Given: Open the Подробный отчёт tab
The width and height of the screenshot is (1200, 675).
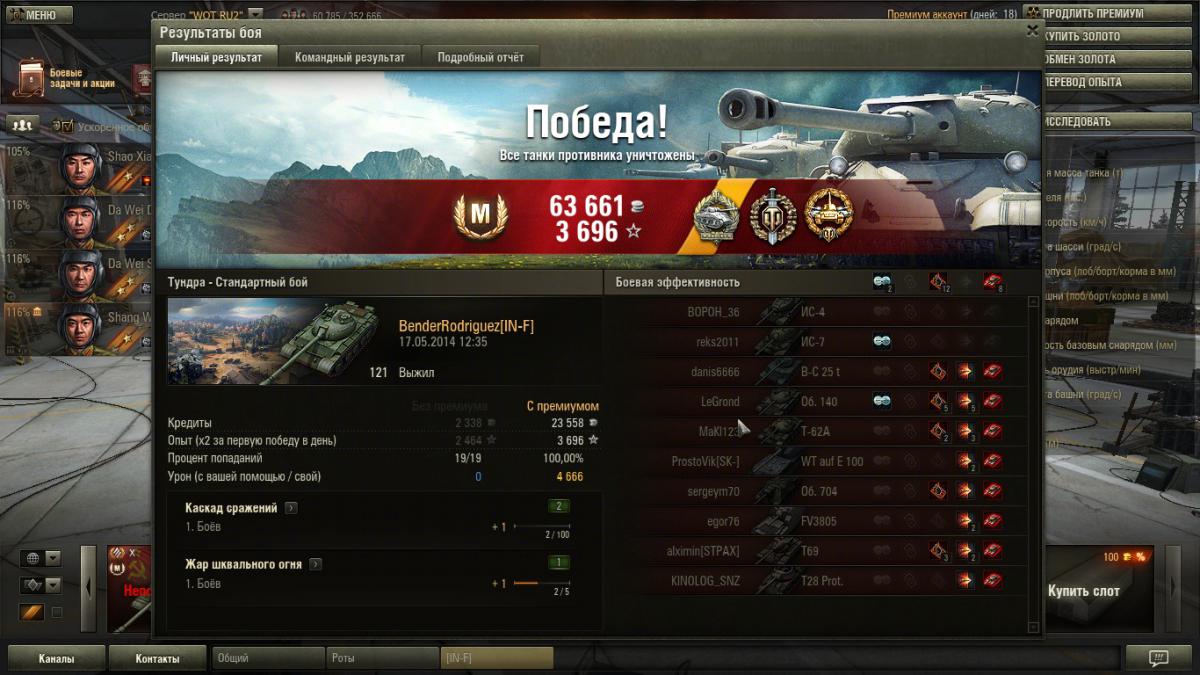Looking at the screenshot, I should click(481, 58).
